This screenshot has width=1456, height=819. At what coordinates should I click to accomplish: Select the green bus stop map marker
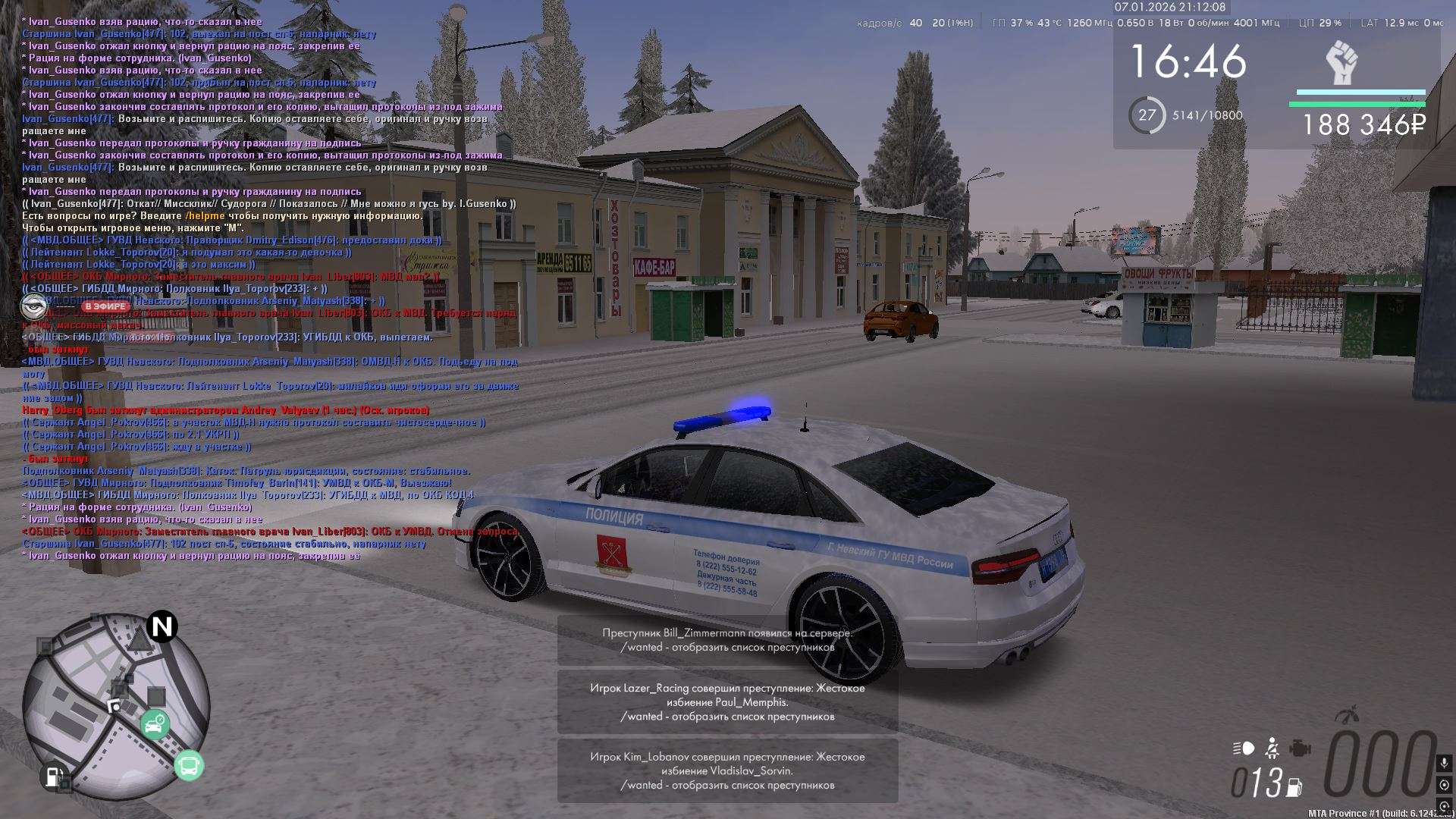189,766
